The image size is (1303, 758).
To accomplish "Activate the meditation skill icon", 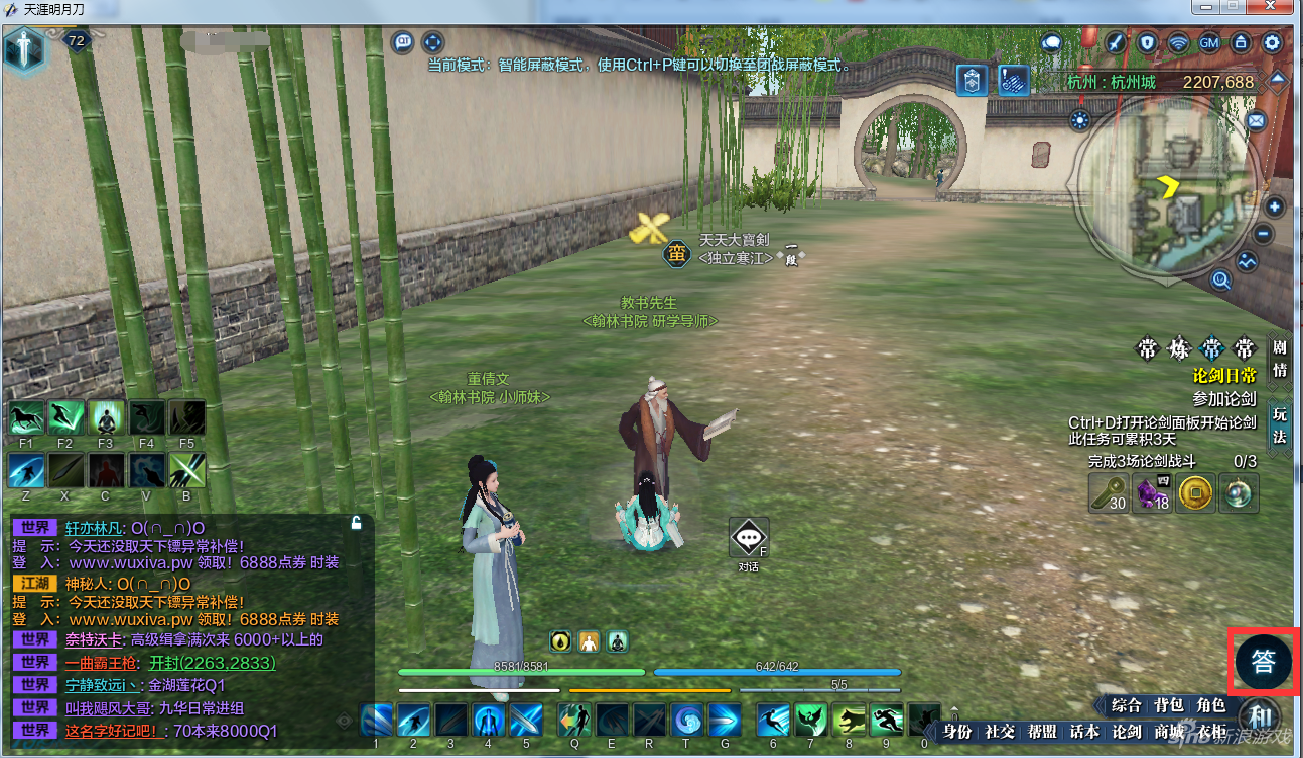I will click(105, 417).
